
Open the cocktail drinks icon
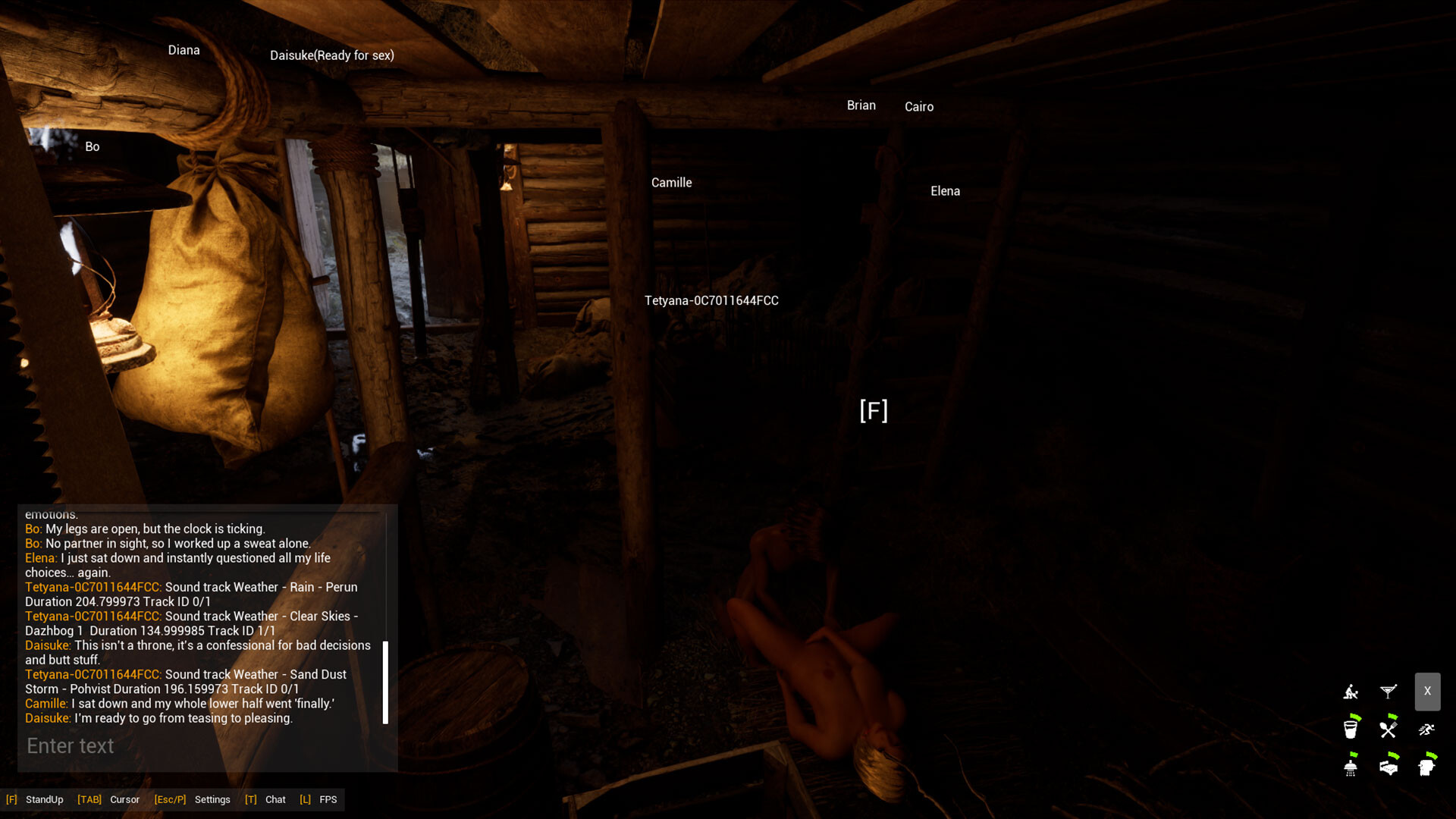[x=1389, y=691]
